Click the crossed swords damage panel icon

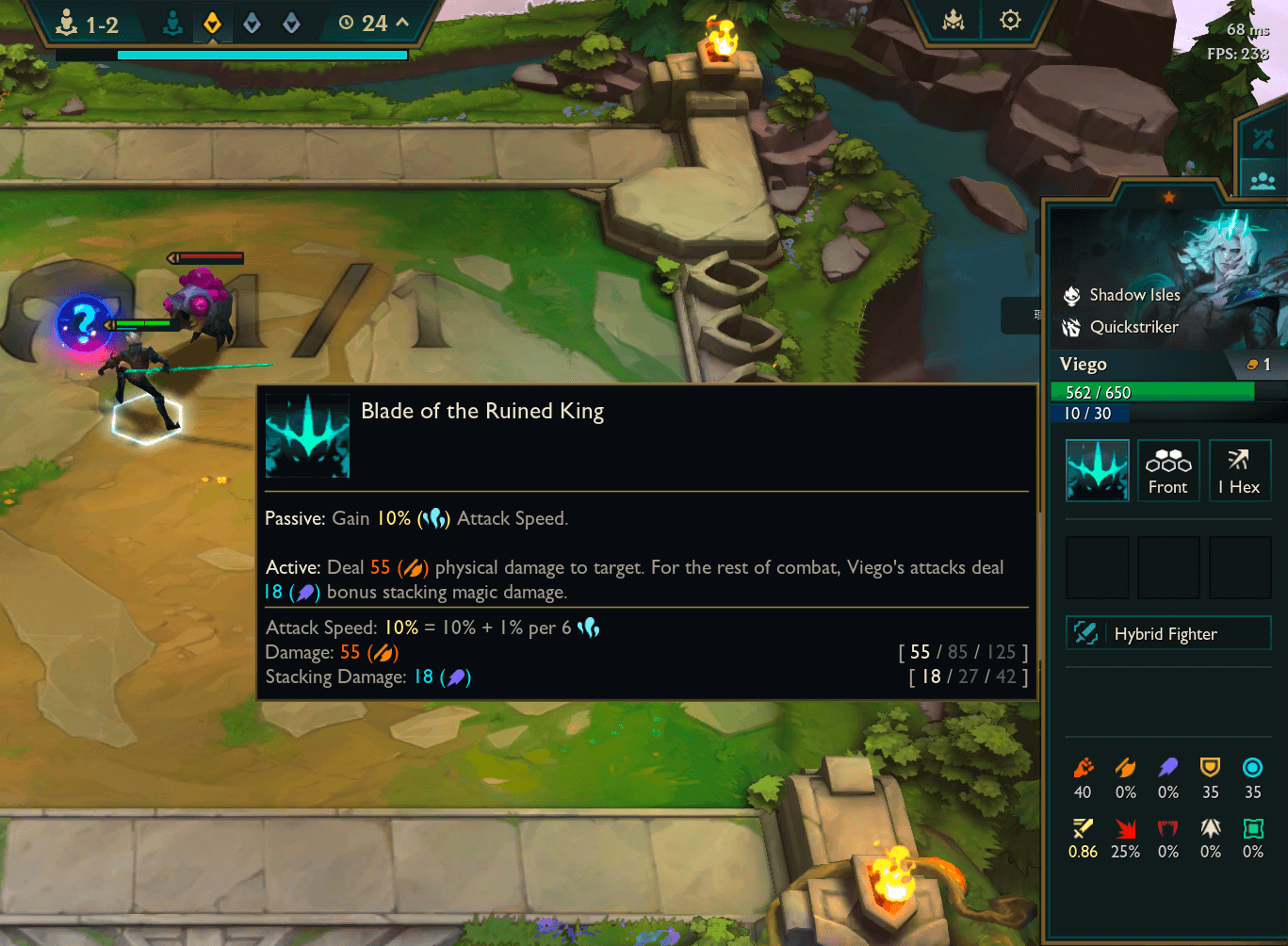click(1263, 139)
